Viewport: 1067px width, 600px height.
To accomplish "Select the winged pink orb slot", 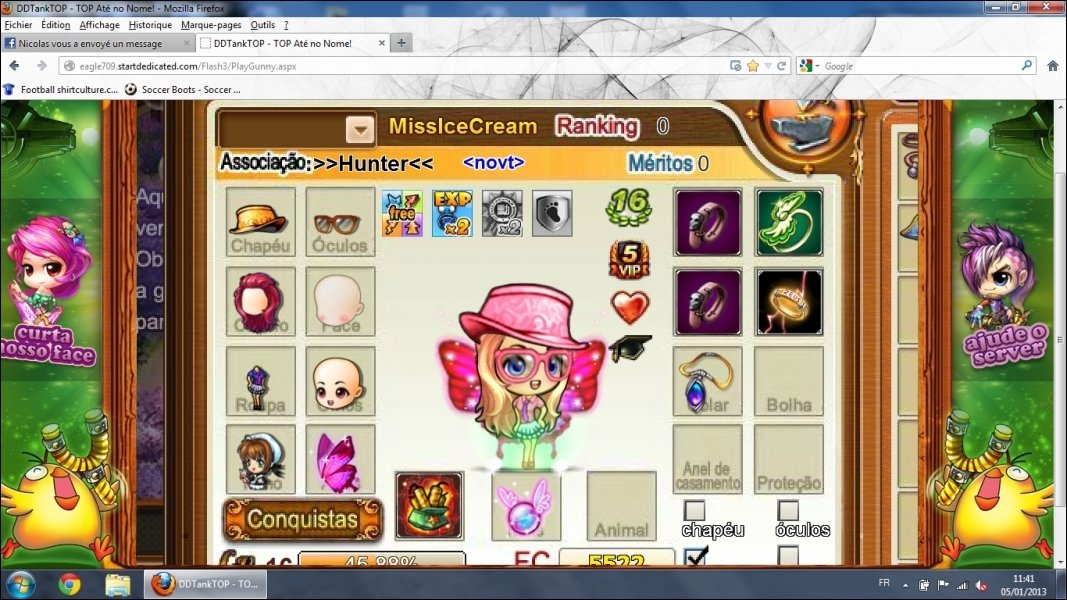I will (526, 505).
